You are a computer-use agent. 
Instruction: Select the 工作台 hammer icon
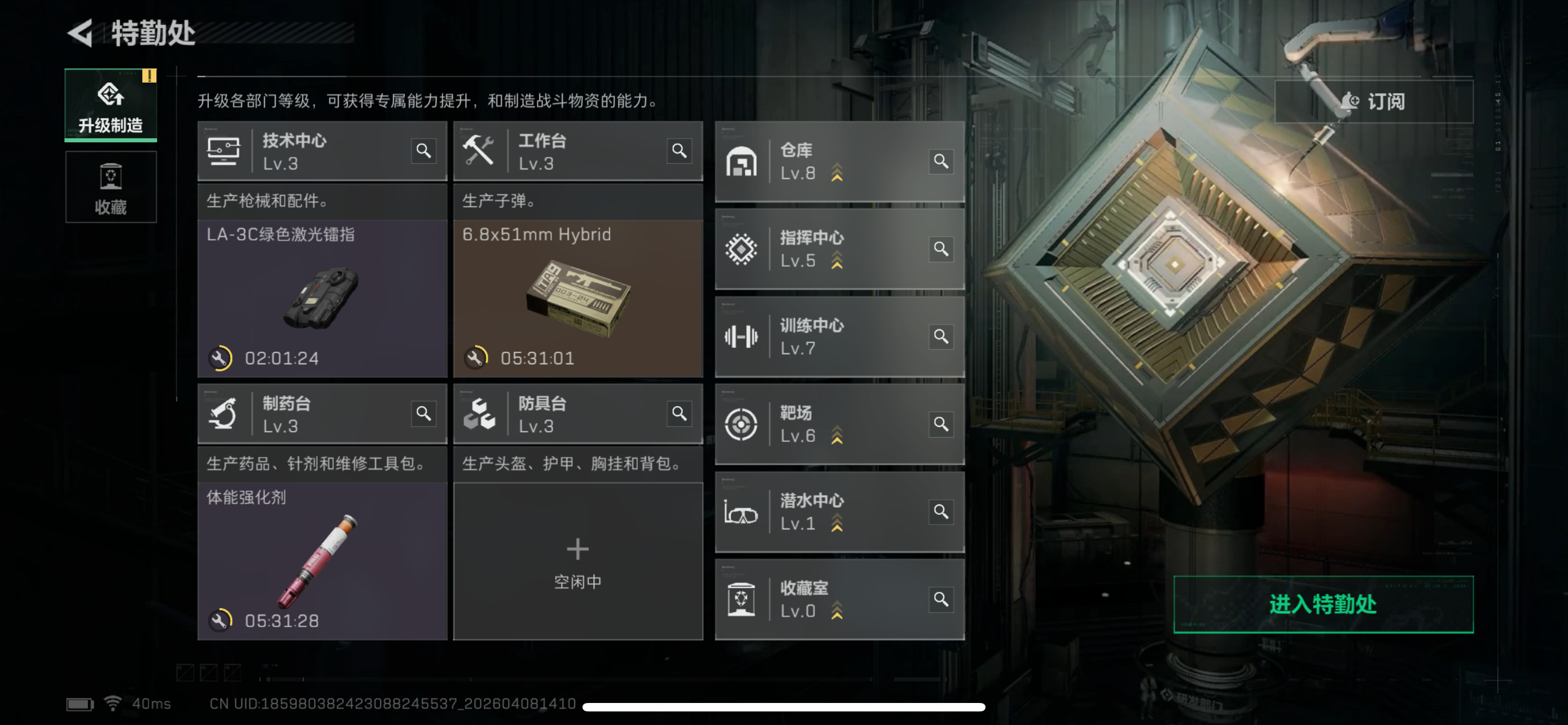pos(481,150)
